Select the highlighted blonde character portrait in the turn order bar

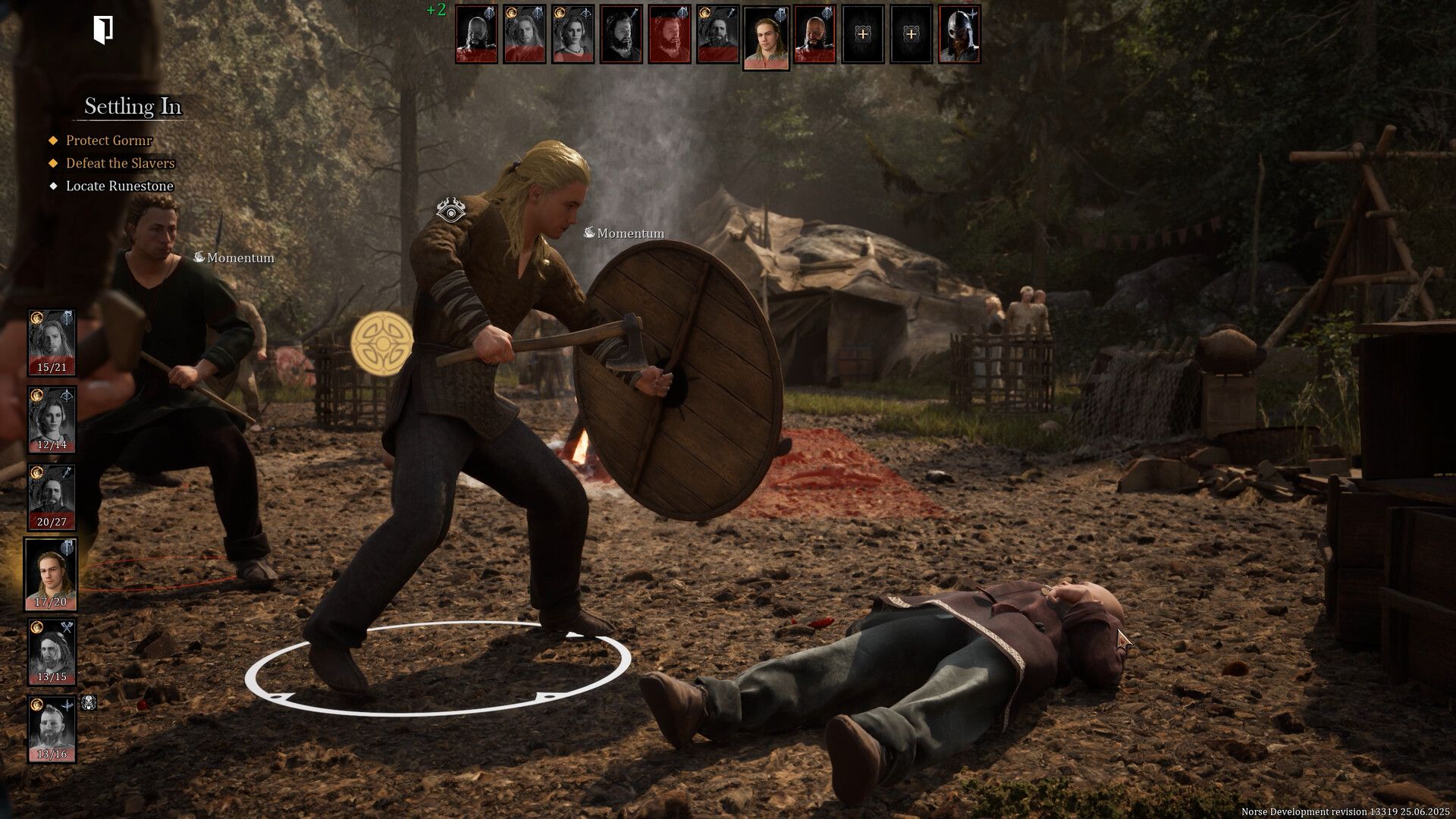coord(767,39)
